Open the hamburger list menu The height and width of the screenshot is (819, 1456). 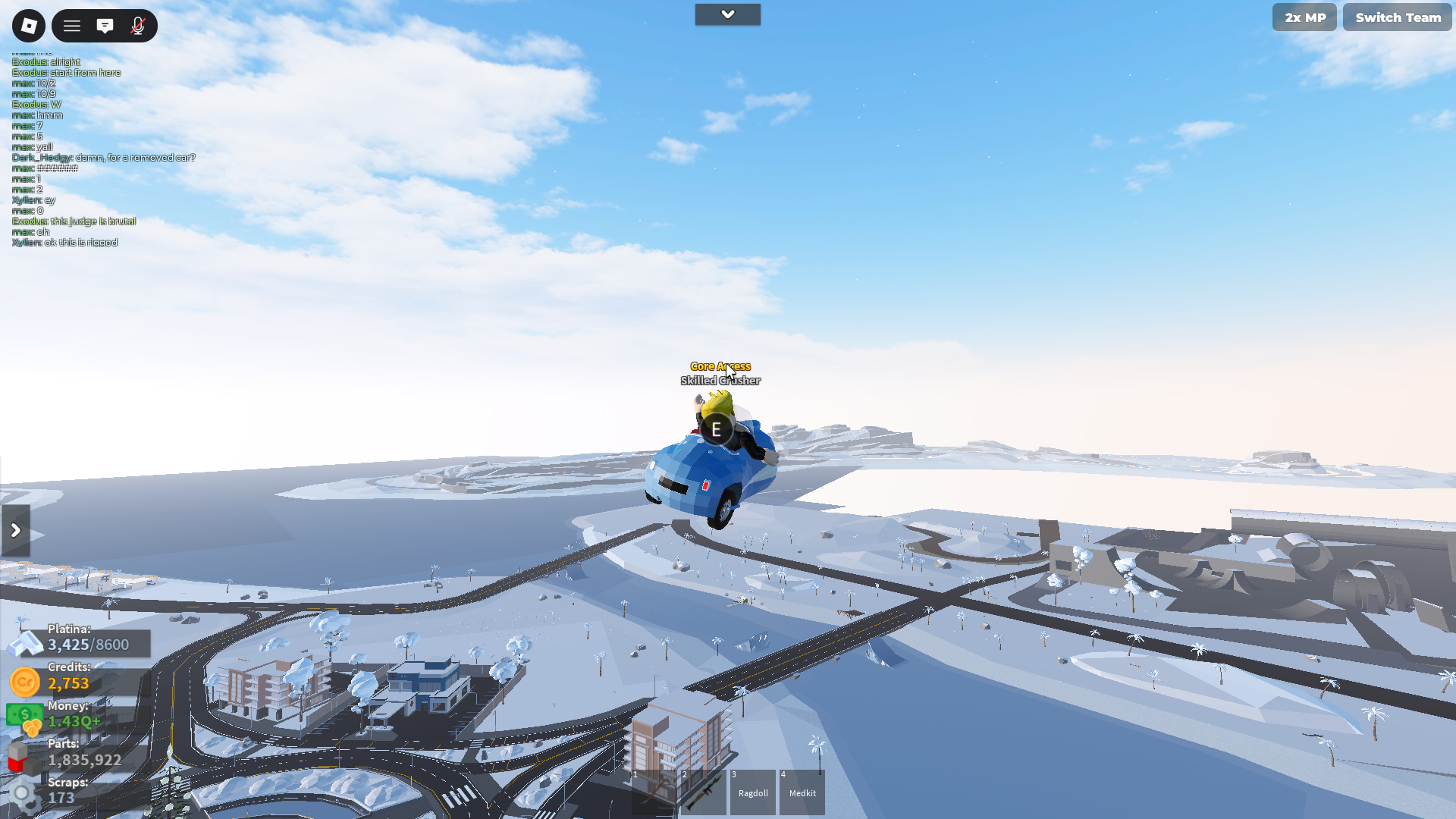[x=72, y=26]
